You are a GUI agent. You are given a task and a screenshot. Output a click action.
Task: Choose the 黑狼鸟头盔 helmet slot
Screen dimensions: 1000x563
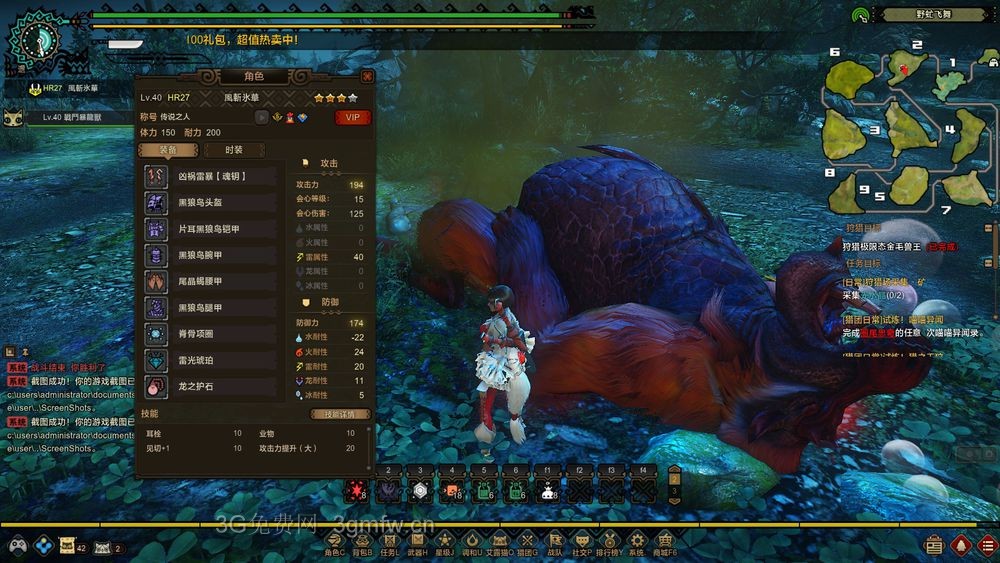210,202
